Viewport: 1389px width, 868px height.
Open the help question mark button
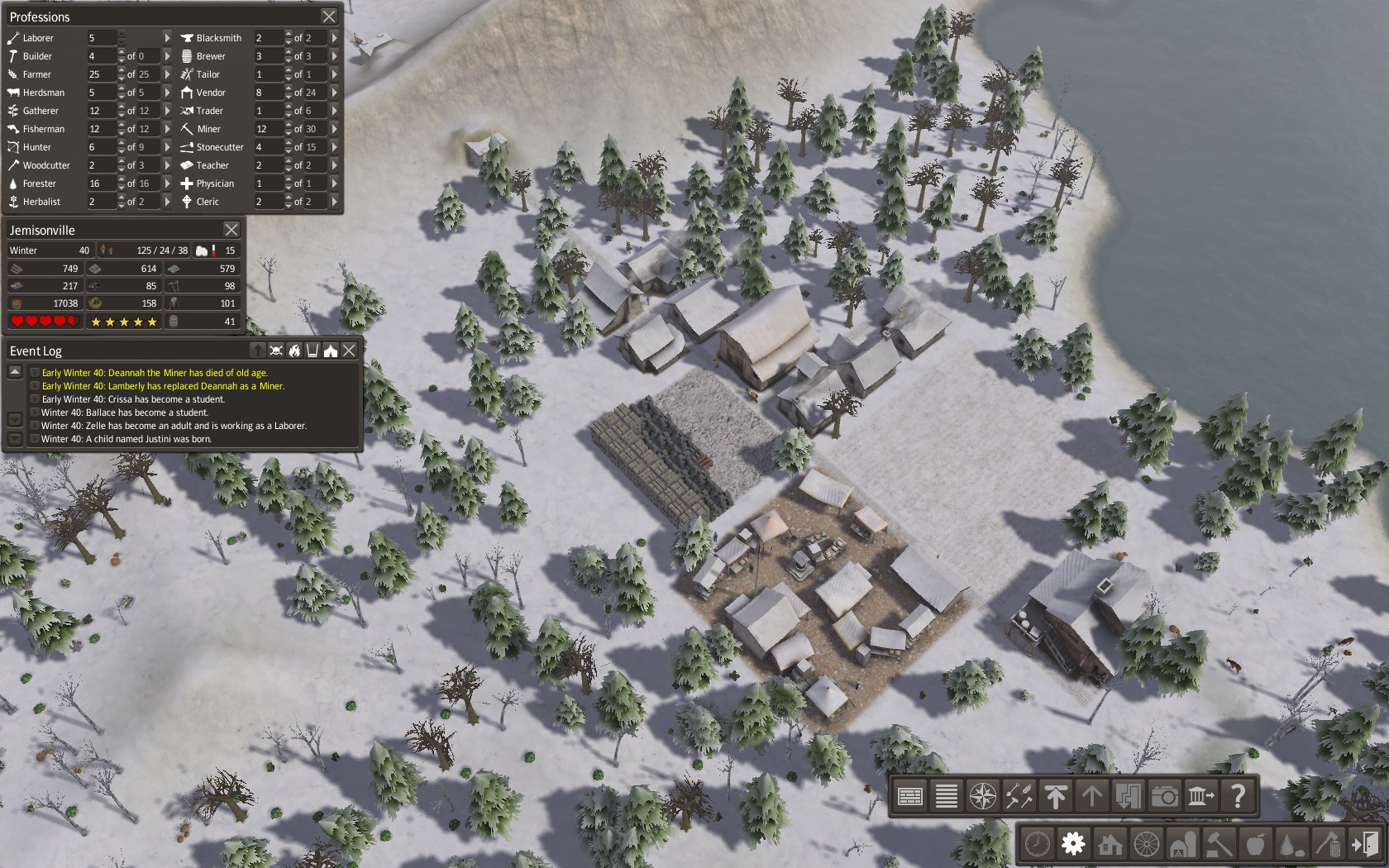tap(1238, 796)
